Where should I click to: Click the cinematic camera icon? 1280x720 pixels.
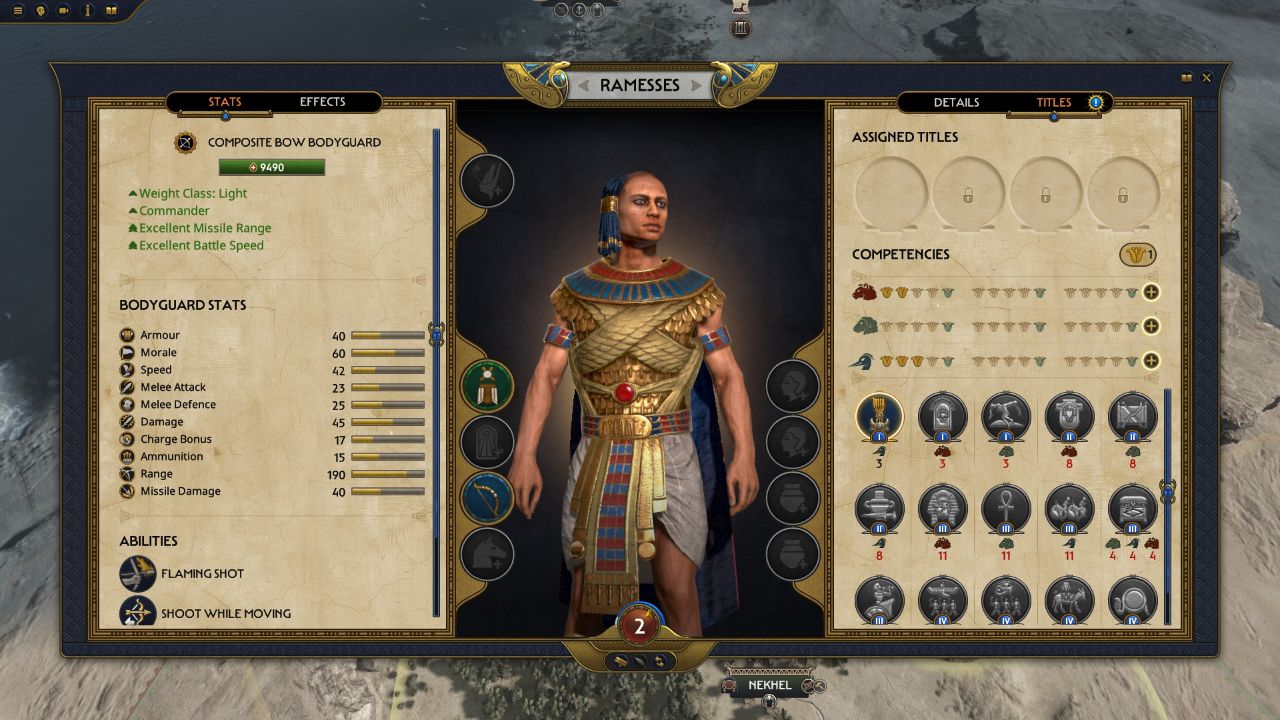coord(63,10)
